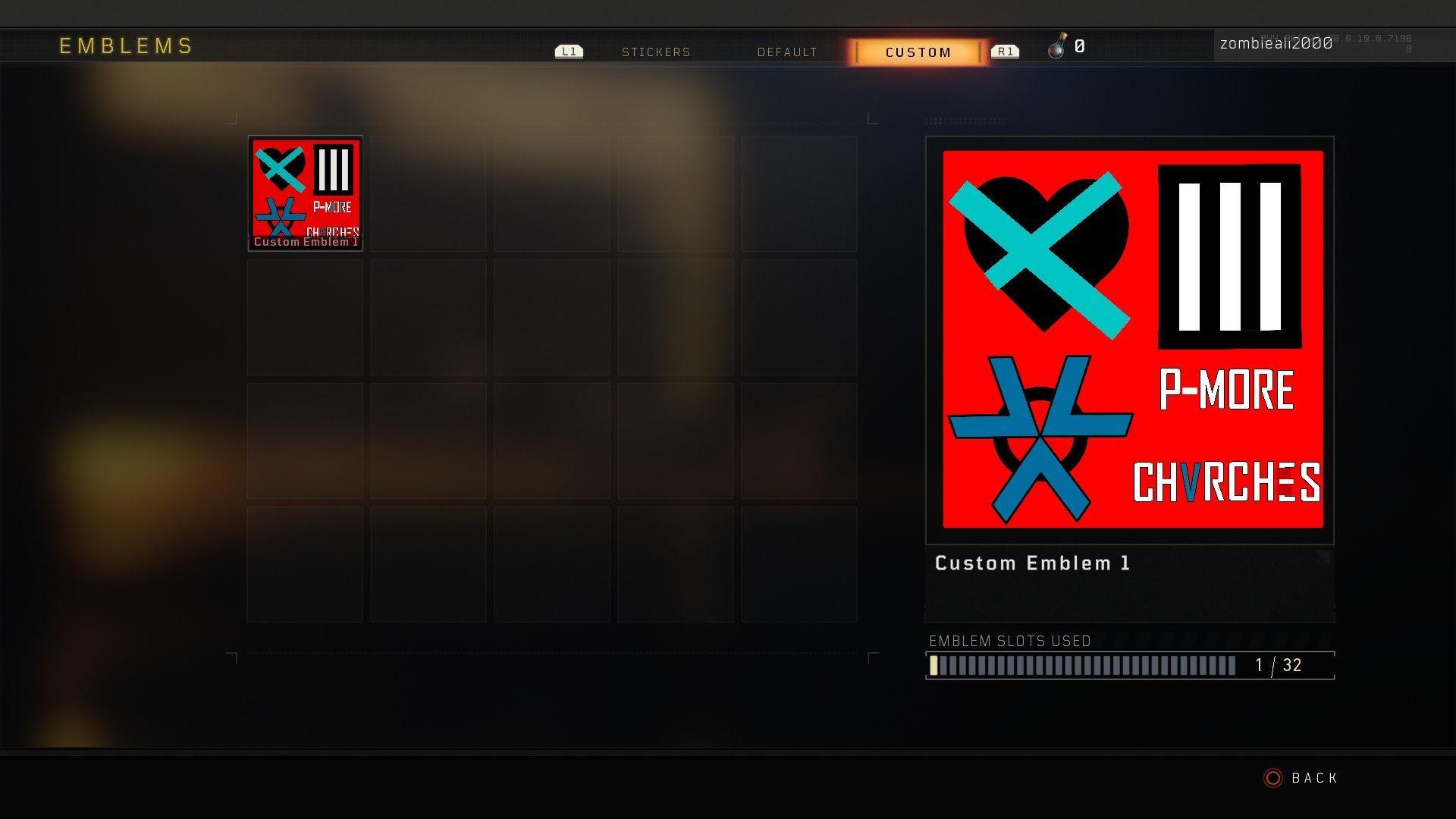The width and height of the screenshot is (1456, 819).
Task: Click the L1 shoulder button icon
Action: 568,51
